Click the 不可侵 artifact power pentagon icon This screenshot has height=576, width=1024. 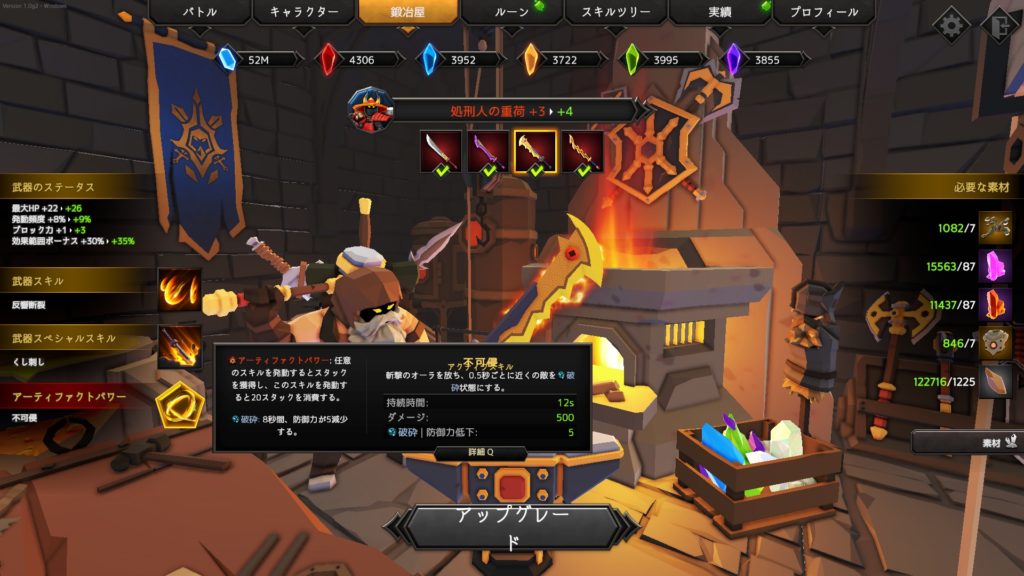(x=179, y=405)
